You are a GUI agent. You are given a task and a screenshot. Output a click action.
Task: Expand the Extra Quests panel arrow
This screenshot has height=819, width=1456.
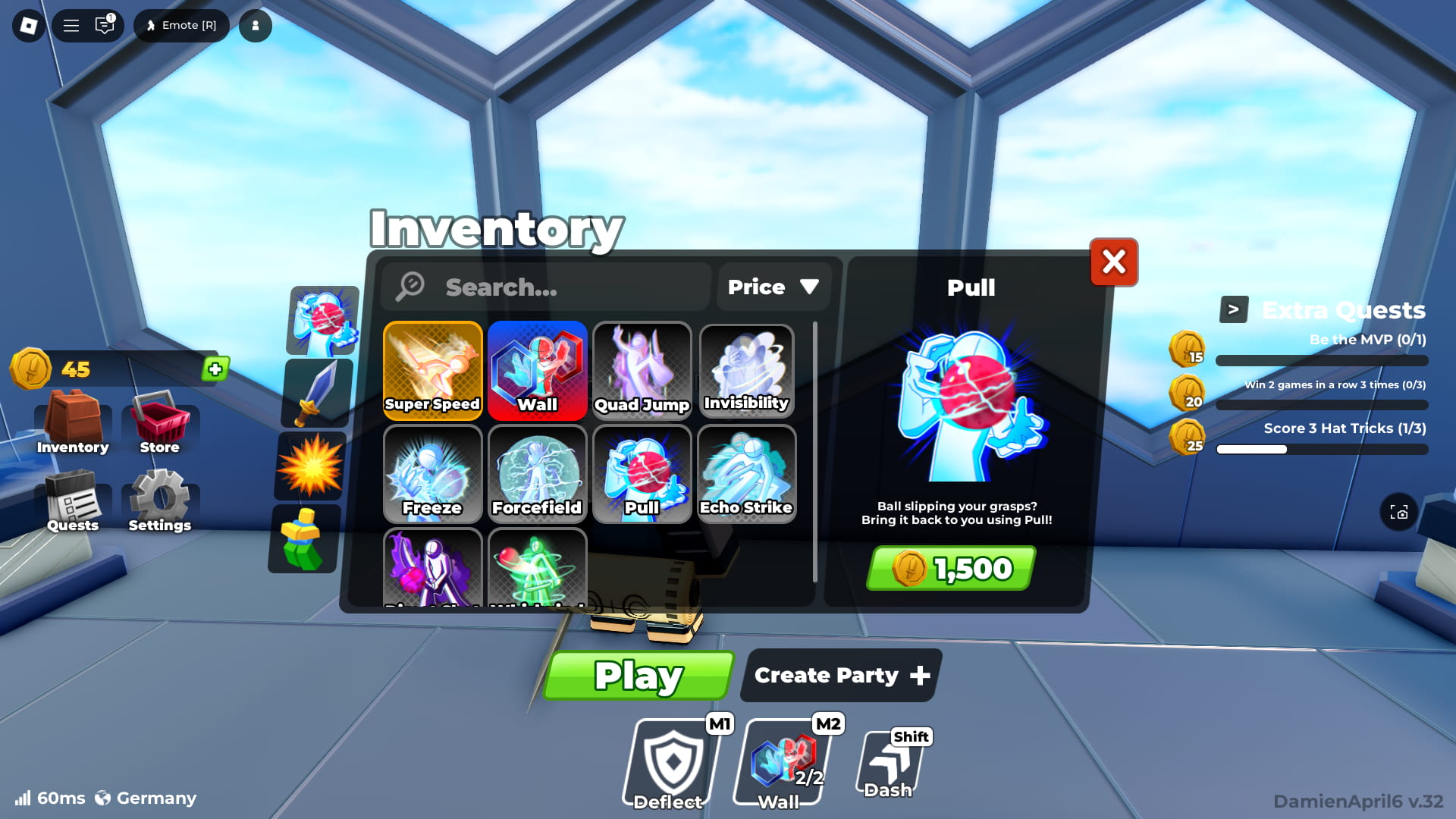click(1234, 309)
